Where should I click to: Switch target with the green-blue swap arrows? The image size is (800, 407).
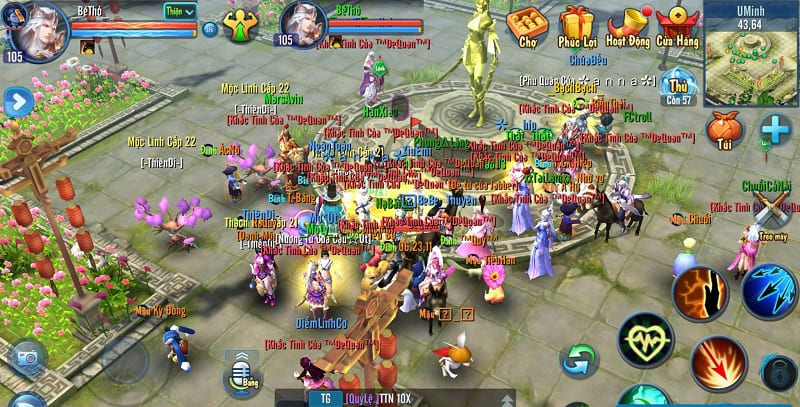click(x=579, y=359)
